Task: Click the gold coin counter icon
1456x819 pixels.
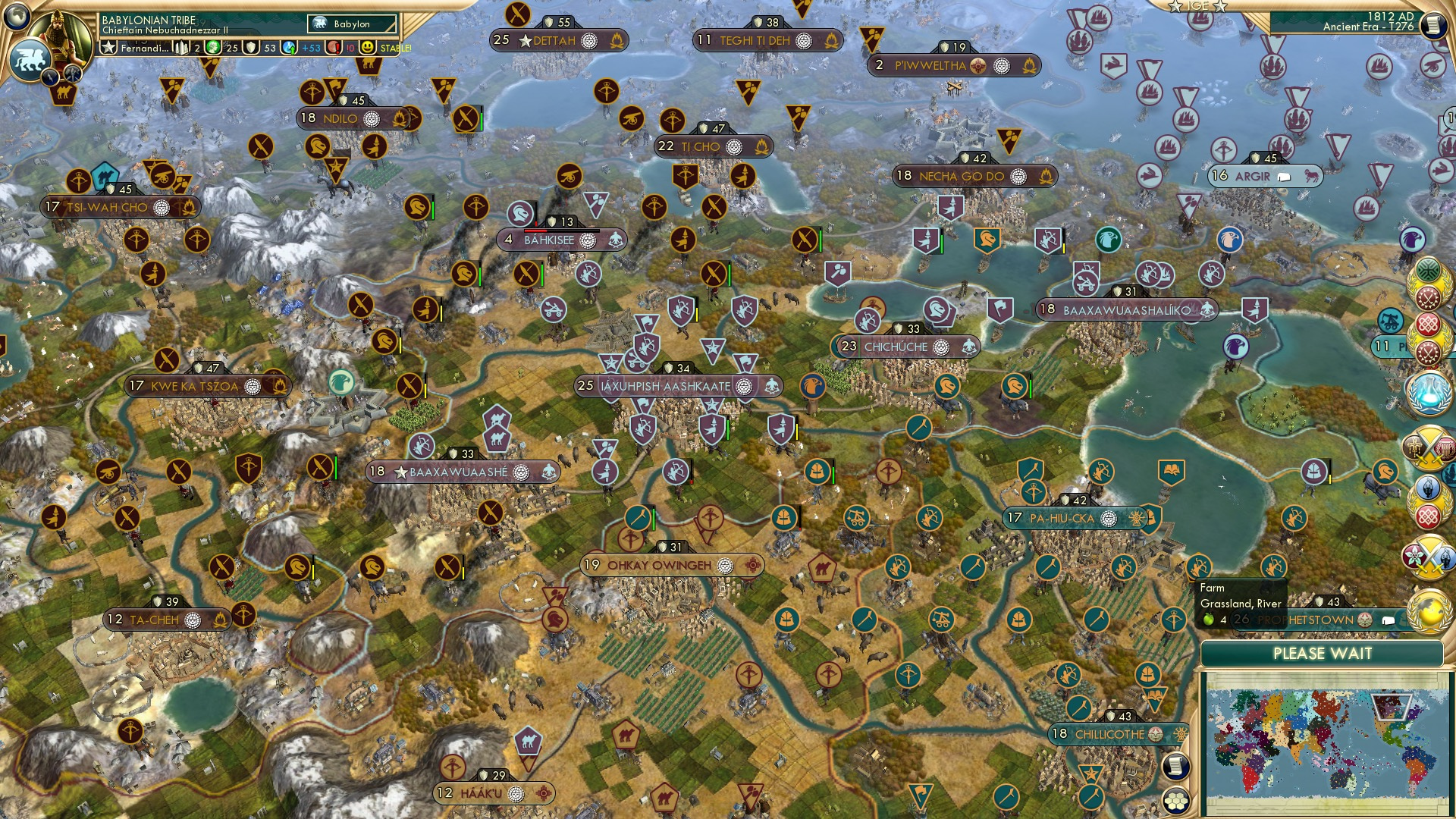Action: pos(213,48)
